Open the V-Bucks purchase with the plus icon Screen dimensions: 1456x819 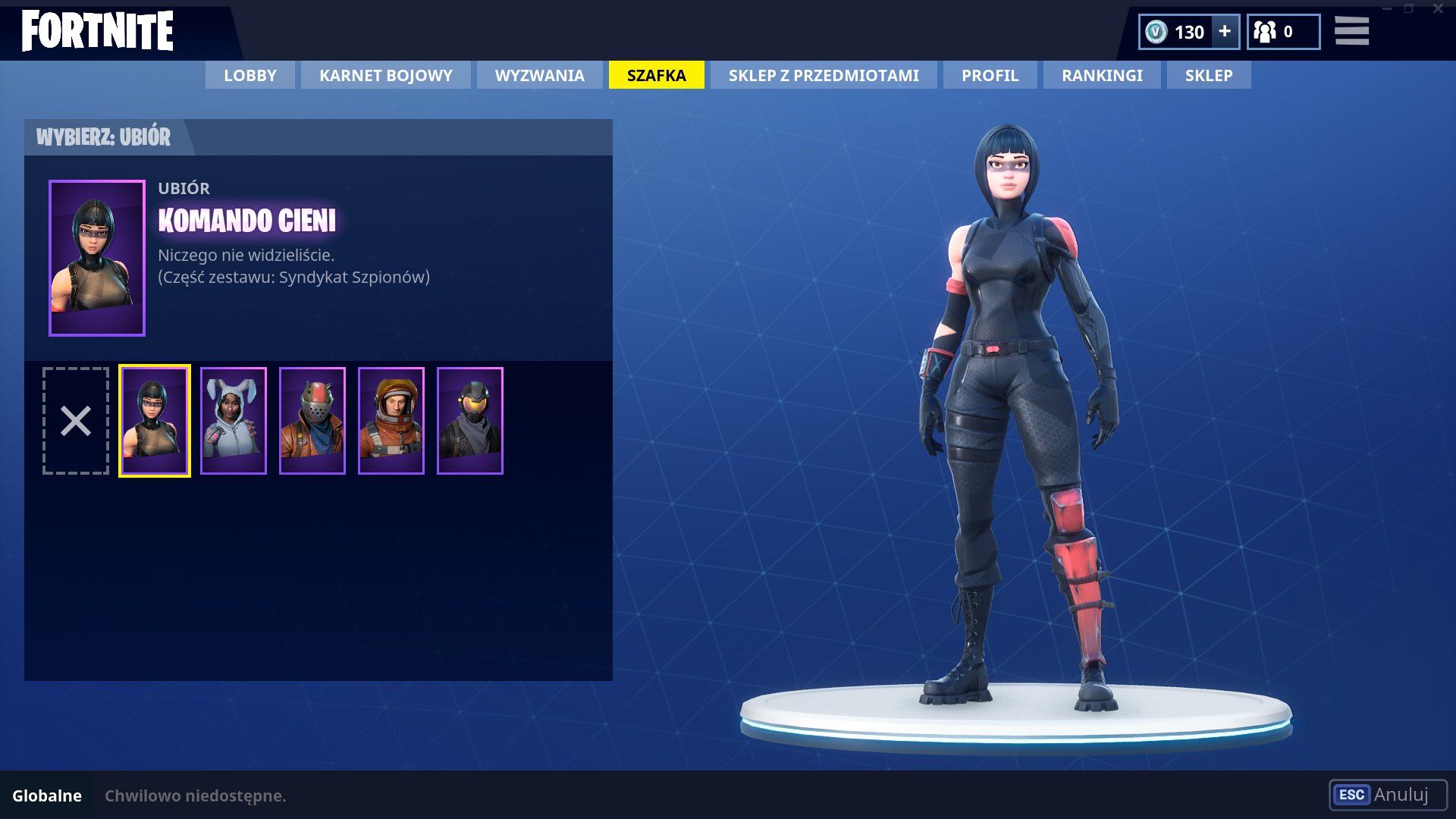tap(1223, 32)
